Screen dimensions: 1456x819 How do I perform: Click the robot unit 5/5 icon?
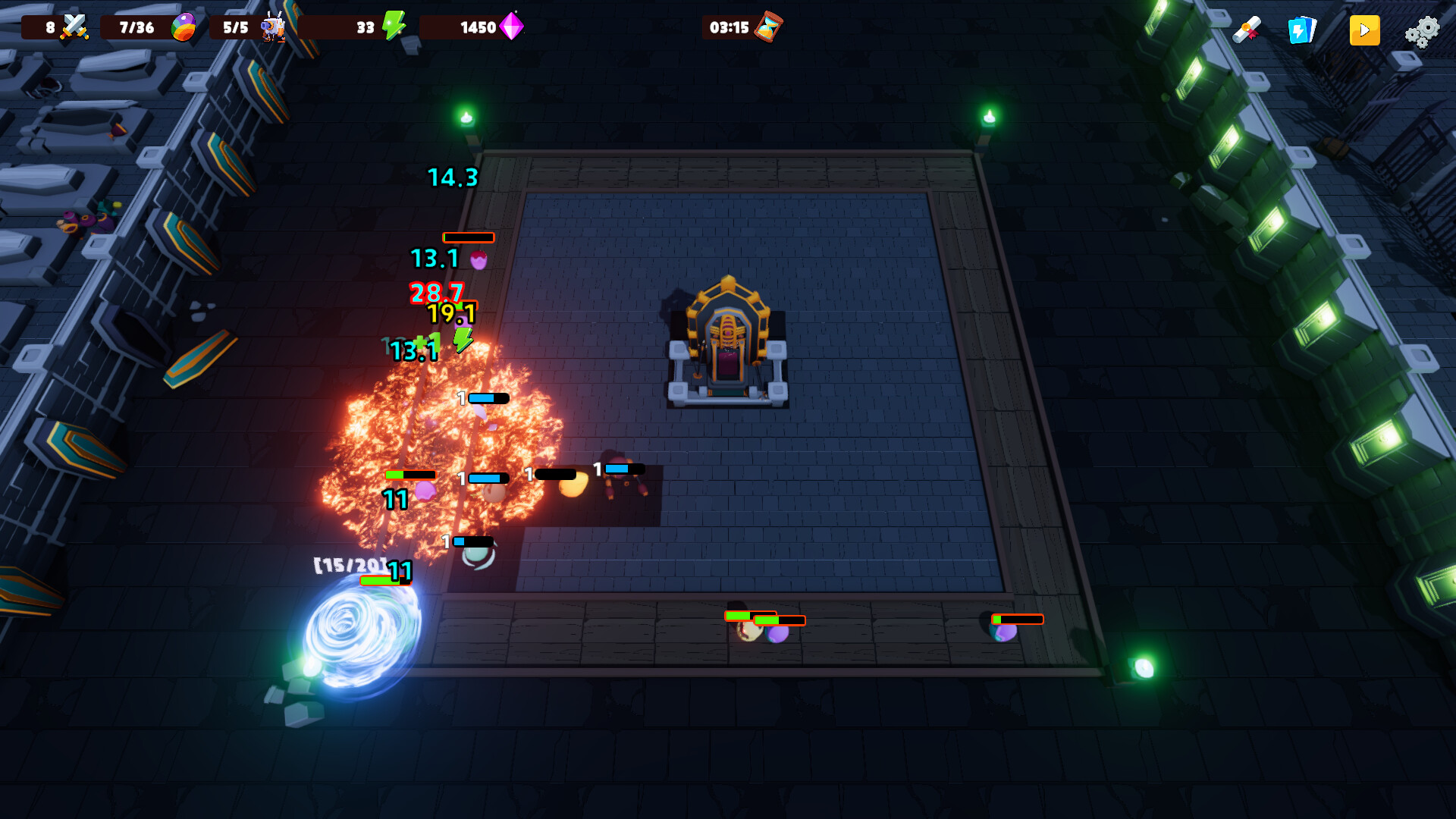click(275, 25)
